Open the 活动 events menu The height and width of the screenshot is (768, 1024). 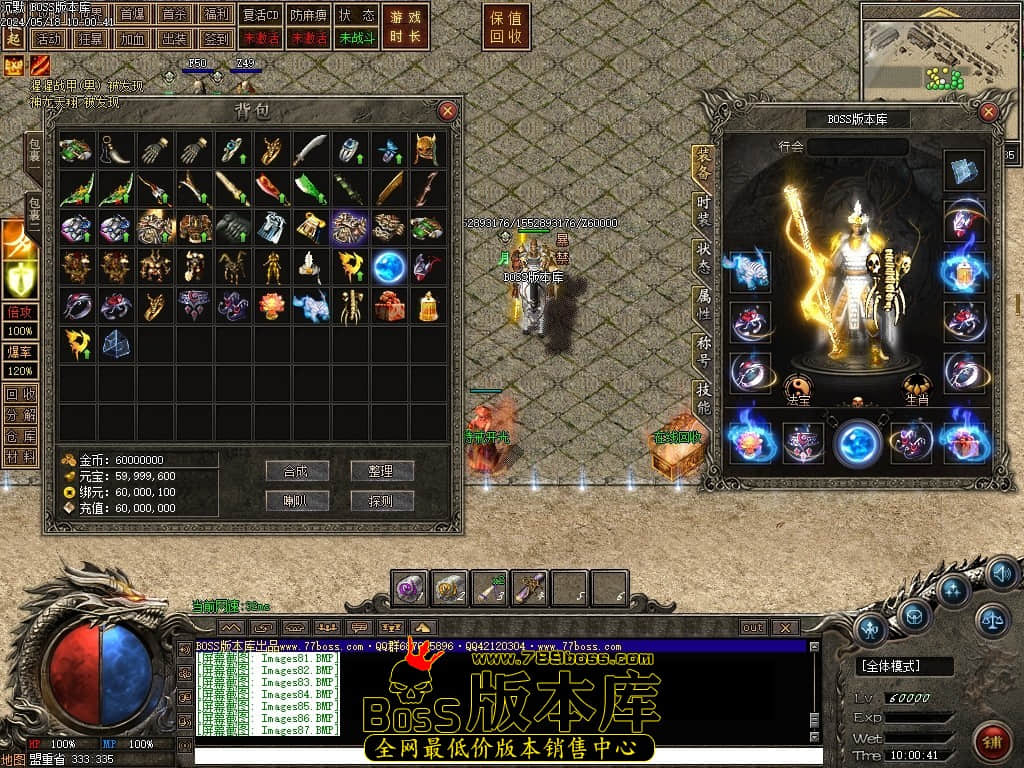click(x=47, y=39)
